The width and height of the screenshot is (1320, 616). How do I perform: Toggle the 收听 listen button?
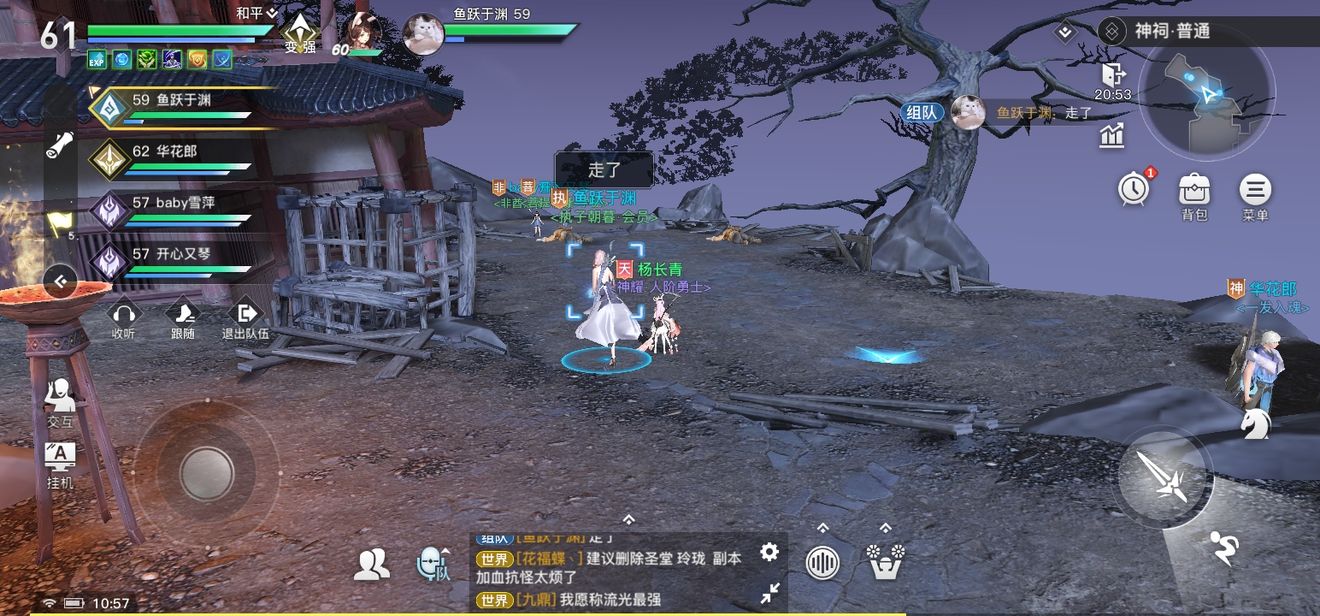[x=123, y=318]
